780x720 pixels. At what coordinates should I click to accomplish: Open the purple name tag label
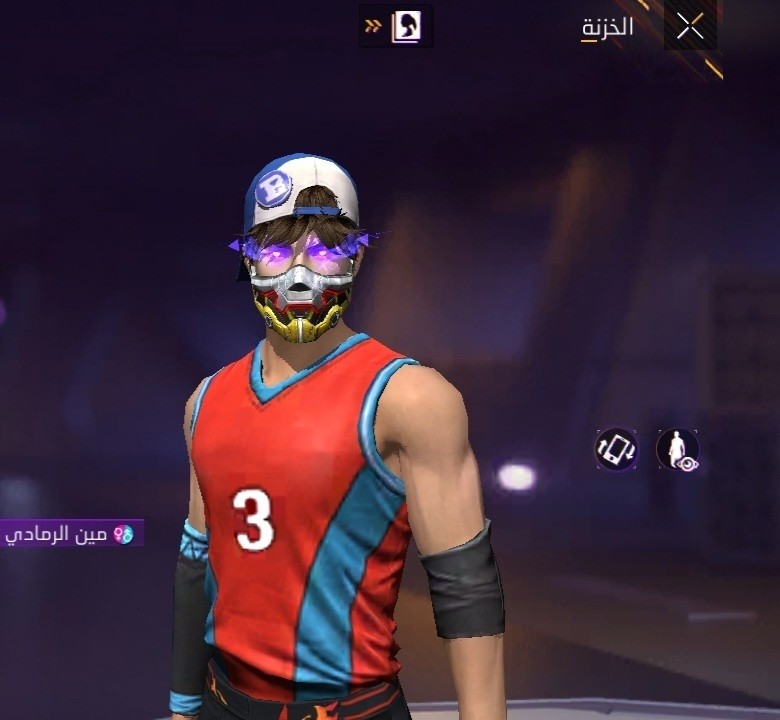(x=72, y=534)
